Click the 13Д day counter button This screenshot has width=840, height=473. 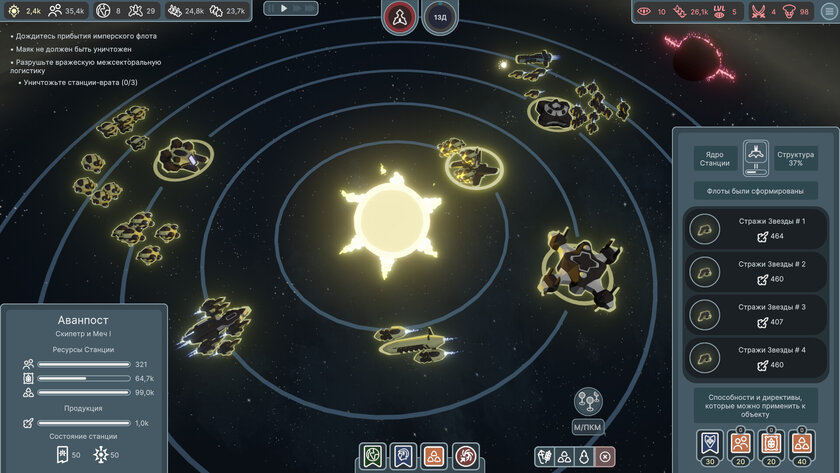coord(440,17)
